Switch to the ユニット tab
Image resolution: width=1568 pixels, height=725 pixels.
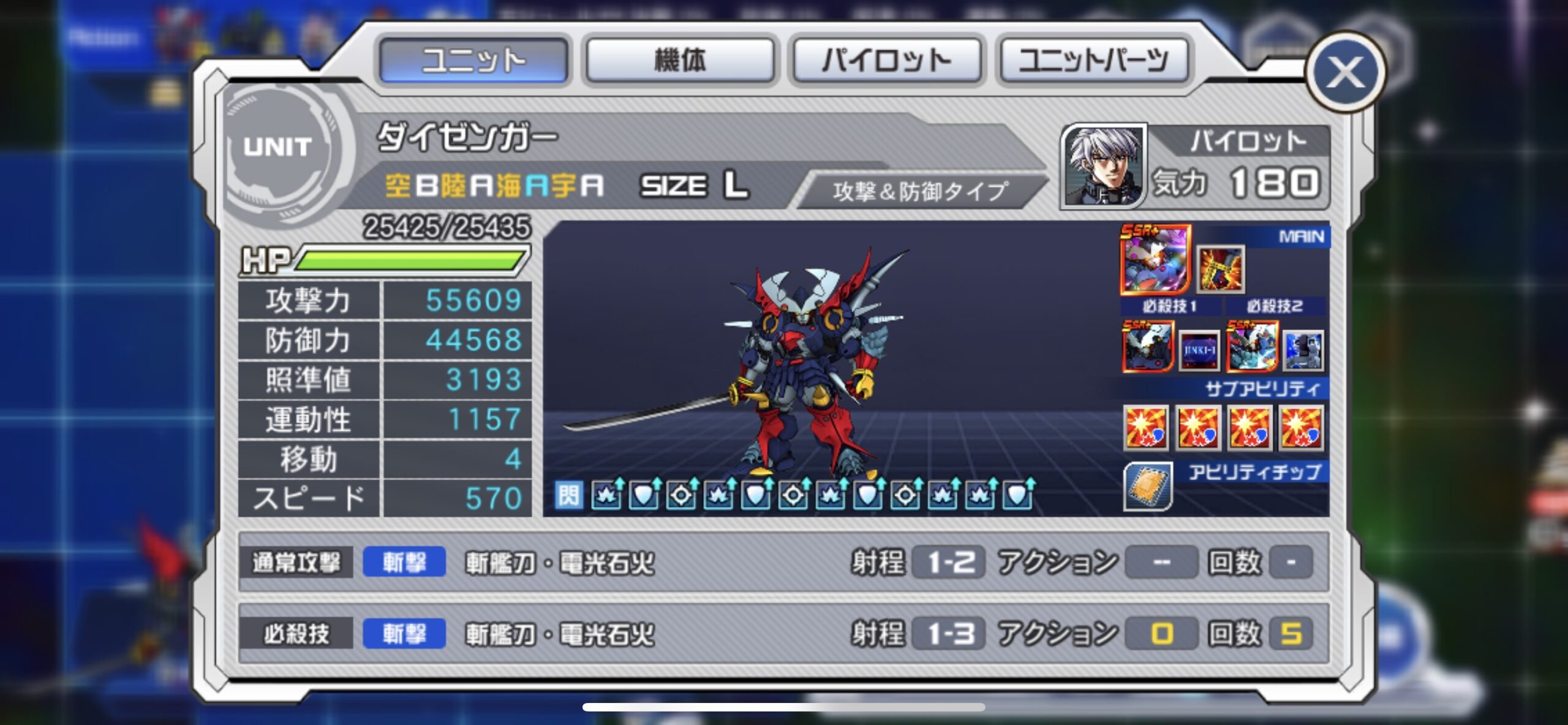(x=473, y=60)
